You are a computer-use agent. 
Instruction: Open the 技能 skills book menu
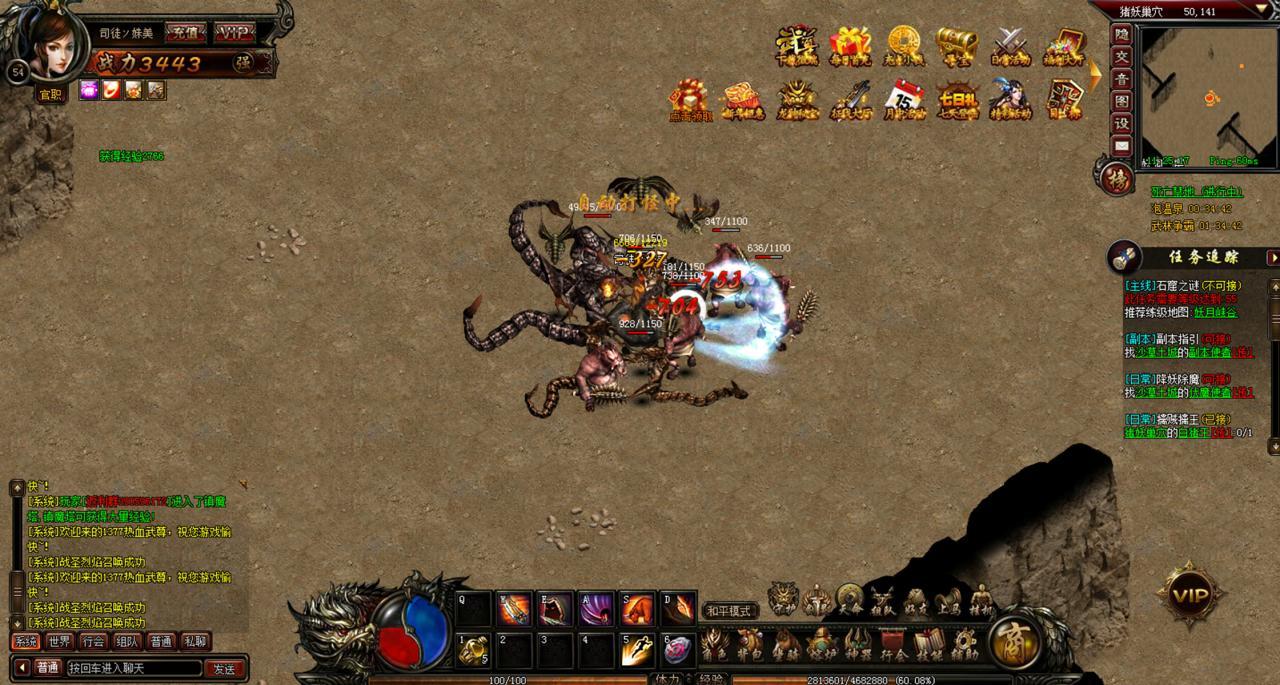click(928, 645)
